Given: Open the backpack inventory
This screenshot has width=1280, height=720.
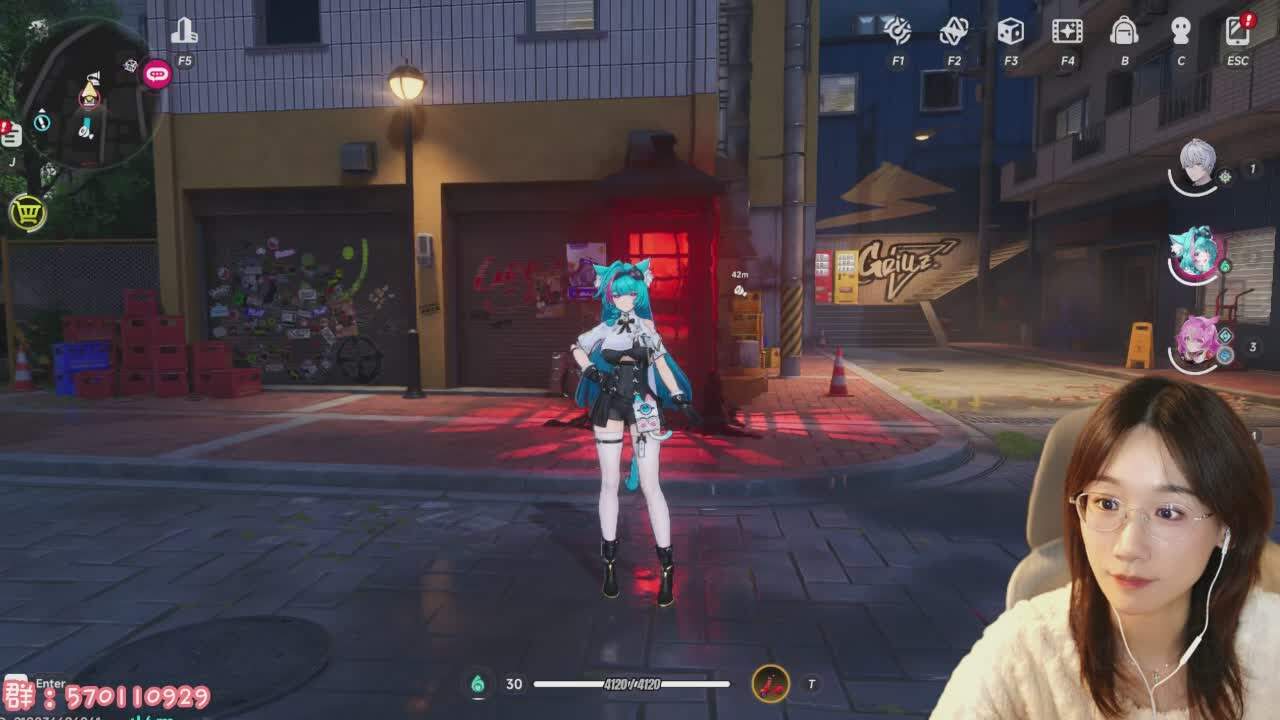Looking at the screenshot, I should (x=1124, y=31).
